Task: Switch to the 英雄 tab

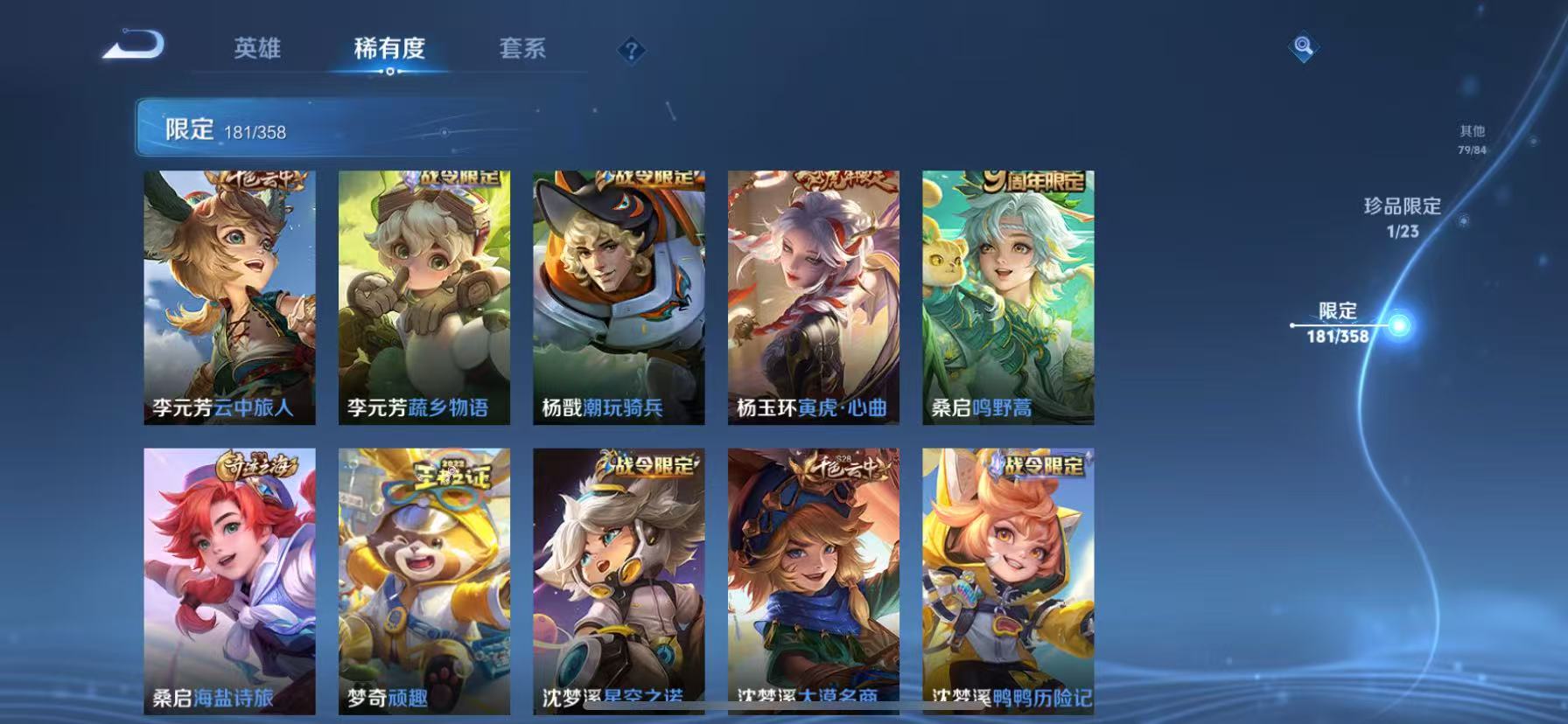Action: pos(258,50)
